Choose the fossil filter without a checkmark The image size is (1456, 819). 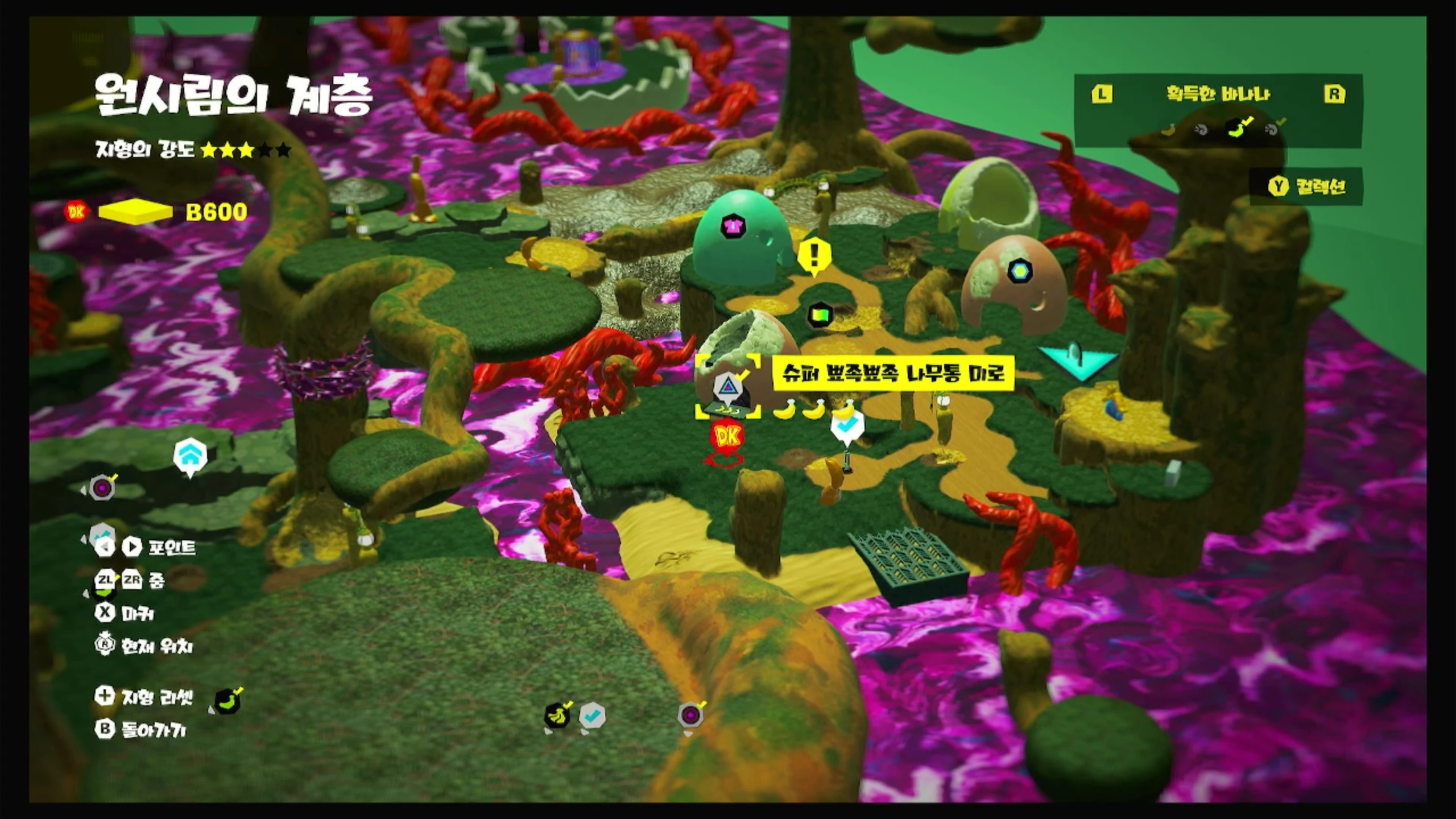[x=1201, y=130]
